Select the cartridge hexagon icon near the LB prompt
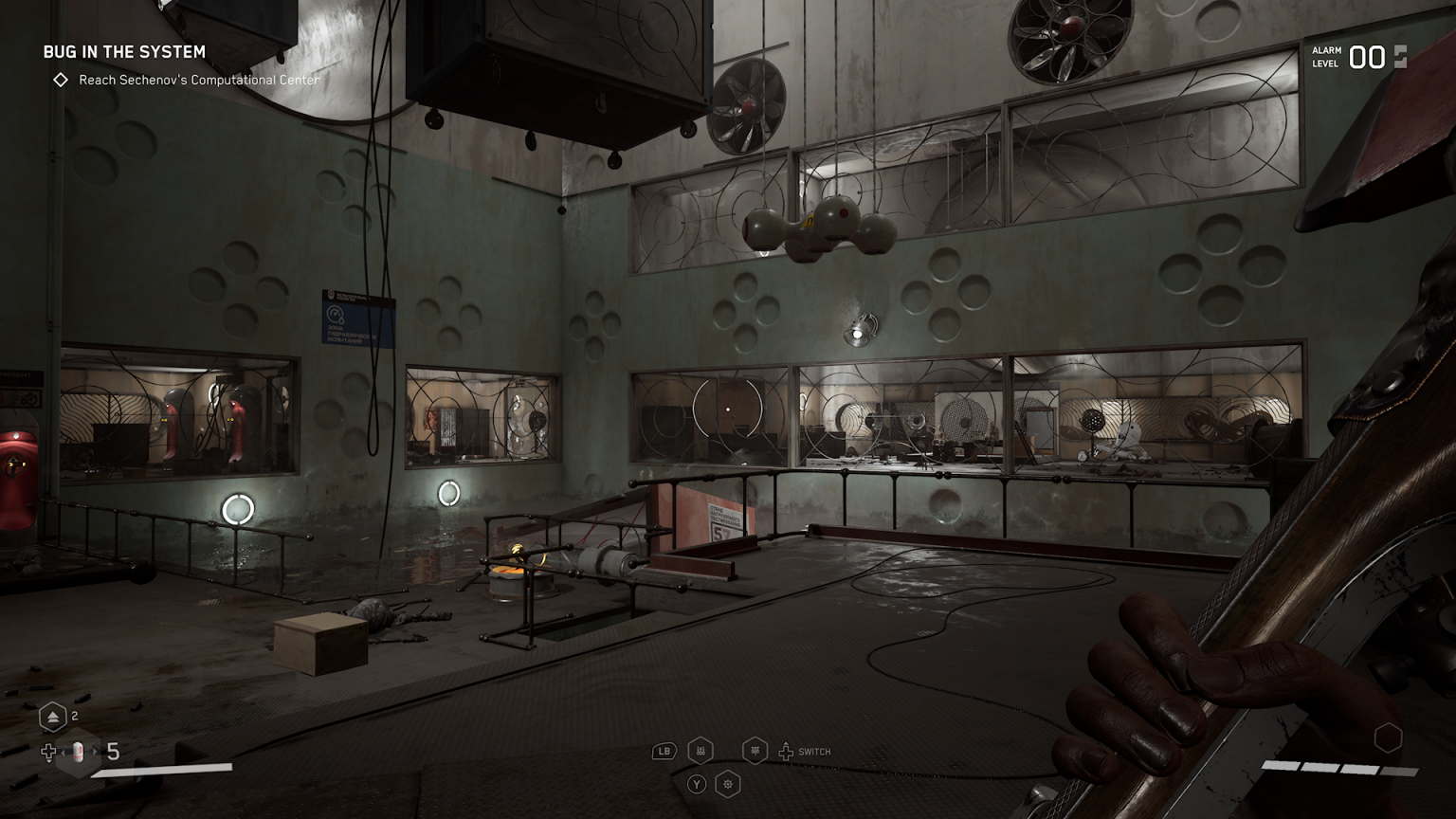 [701, 751]
